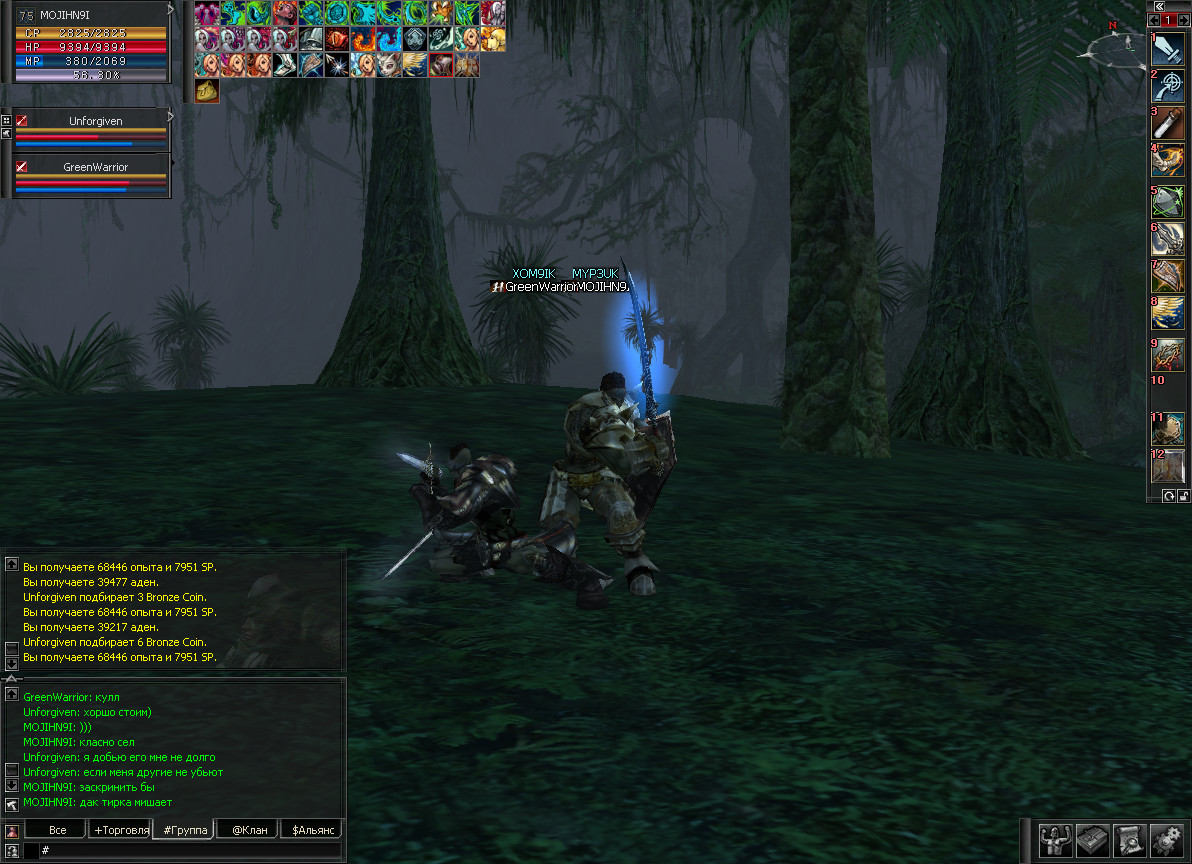Activate the thorn wreath skill in slot 9

pos(1168,354)
